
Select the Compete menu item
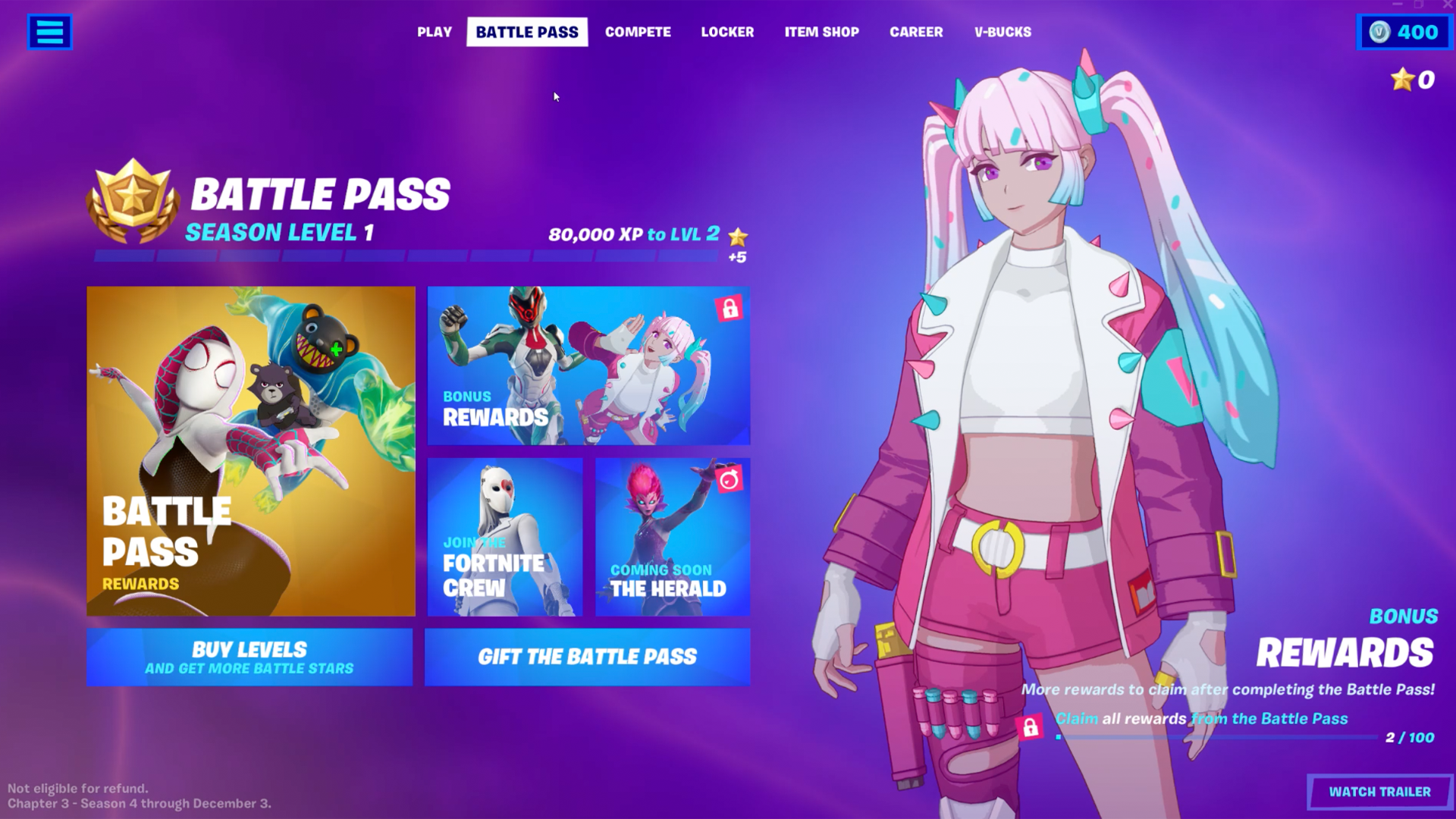[x=638, y=32]
